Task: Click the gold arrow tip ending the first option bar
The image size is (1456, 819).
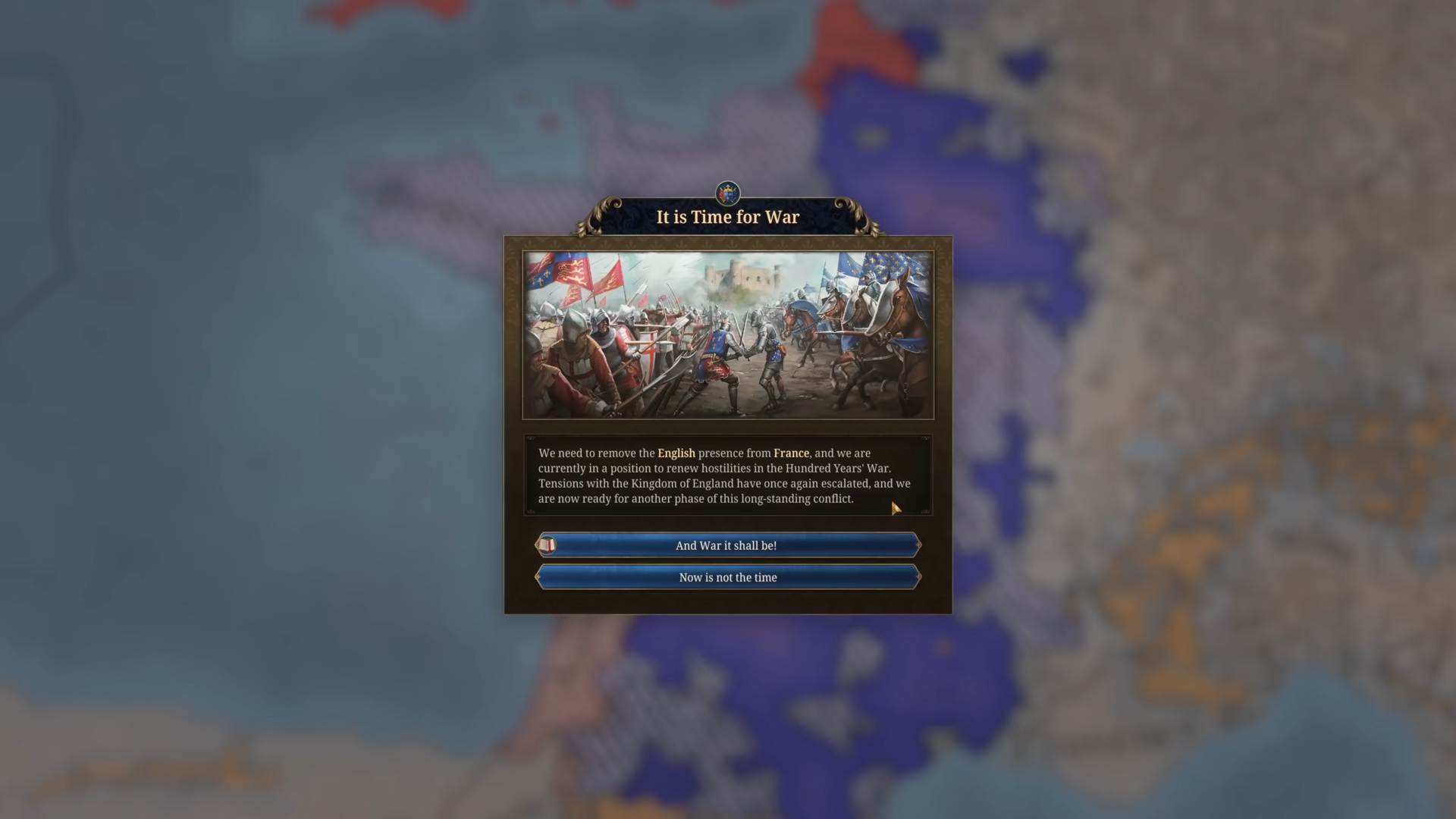Action: click(x=918, y=545)
